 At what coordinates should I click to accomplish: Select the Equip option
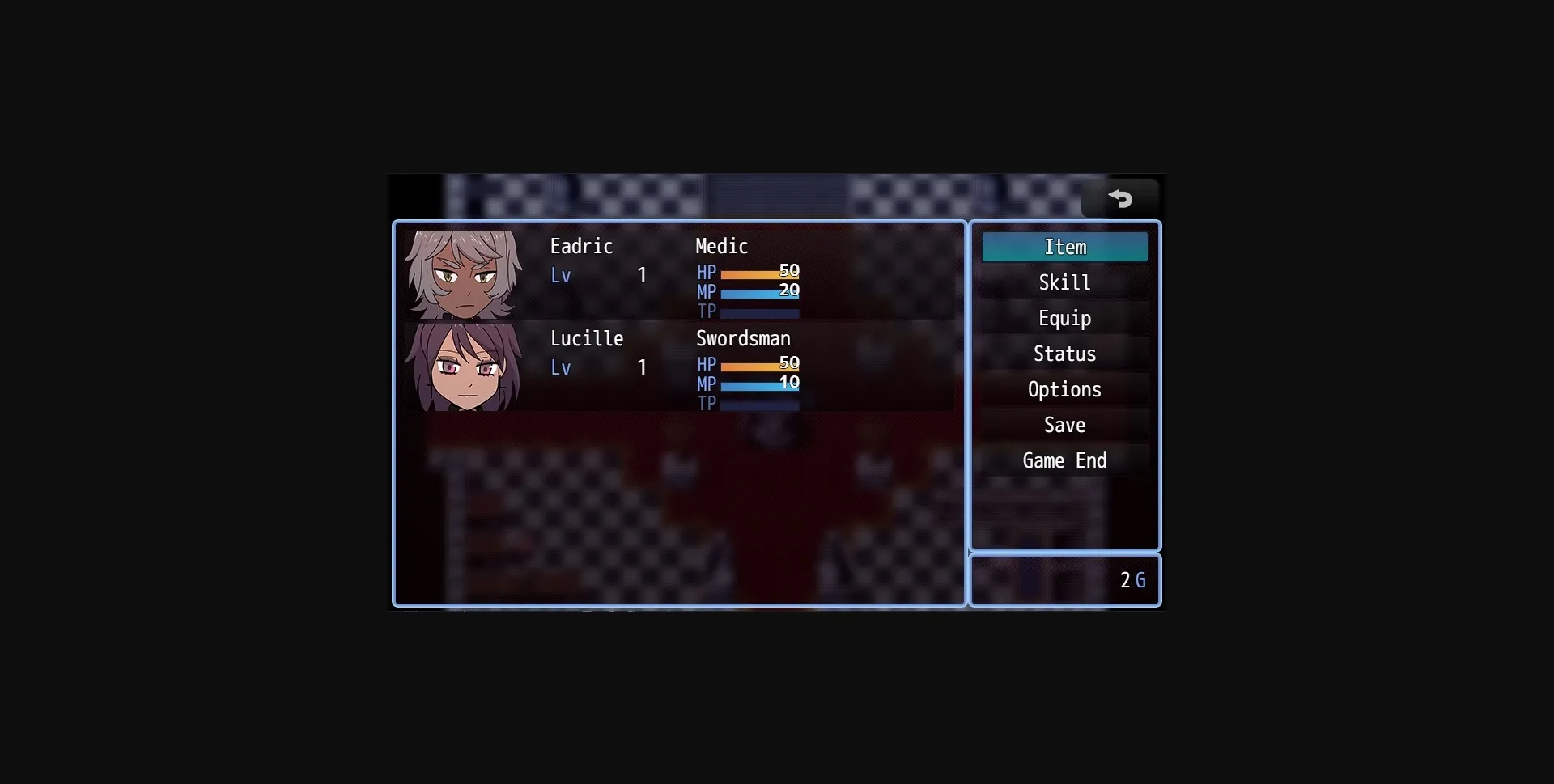click(1064, 318)
